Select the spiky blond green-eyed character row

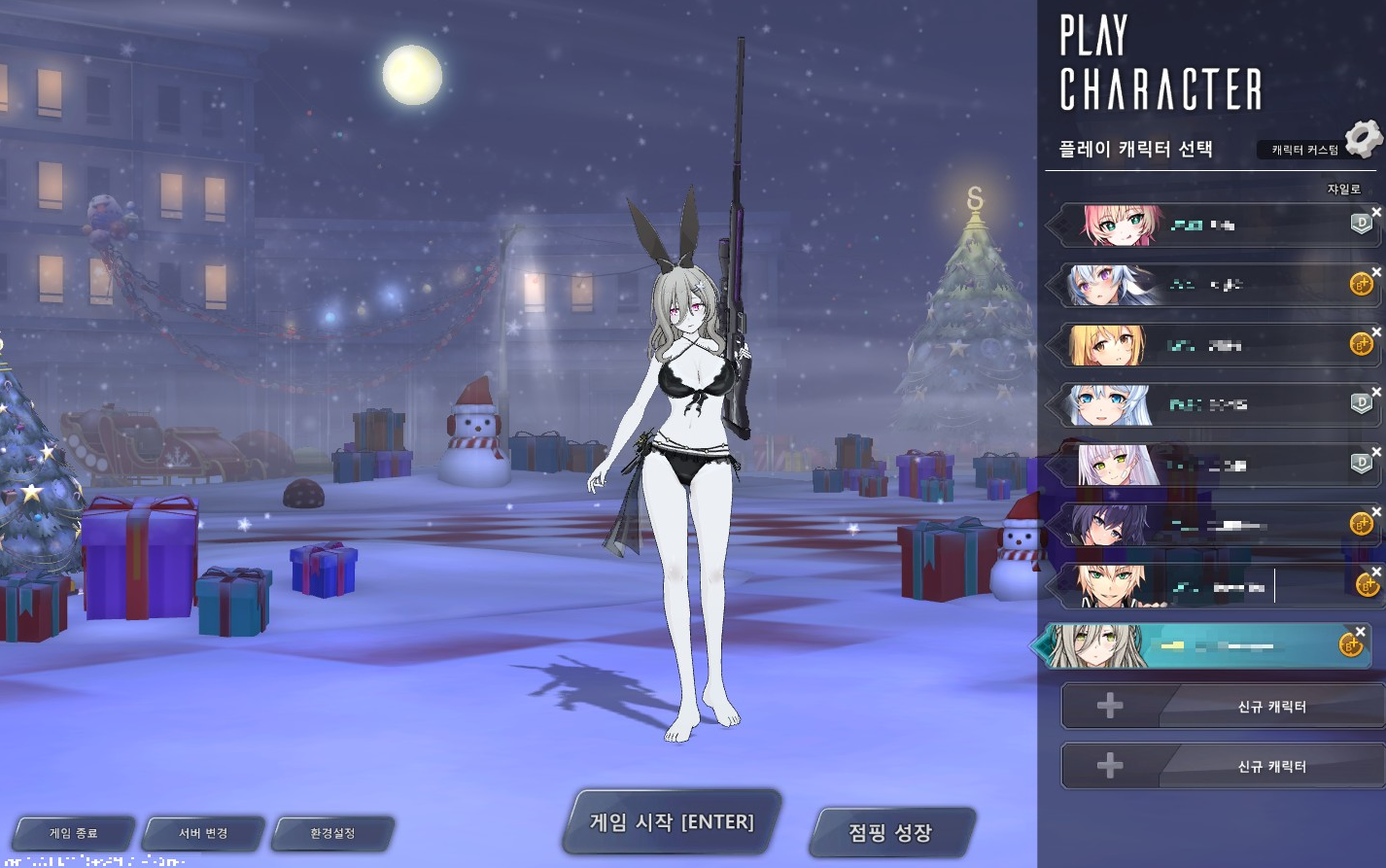[x=1215, y=586]
